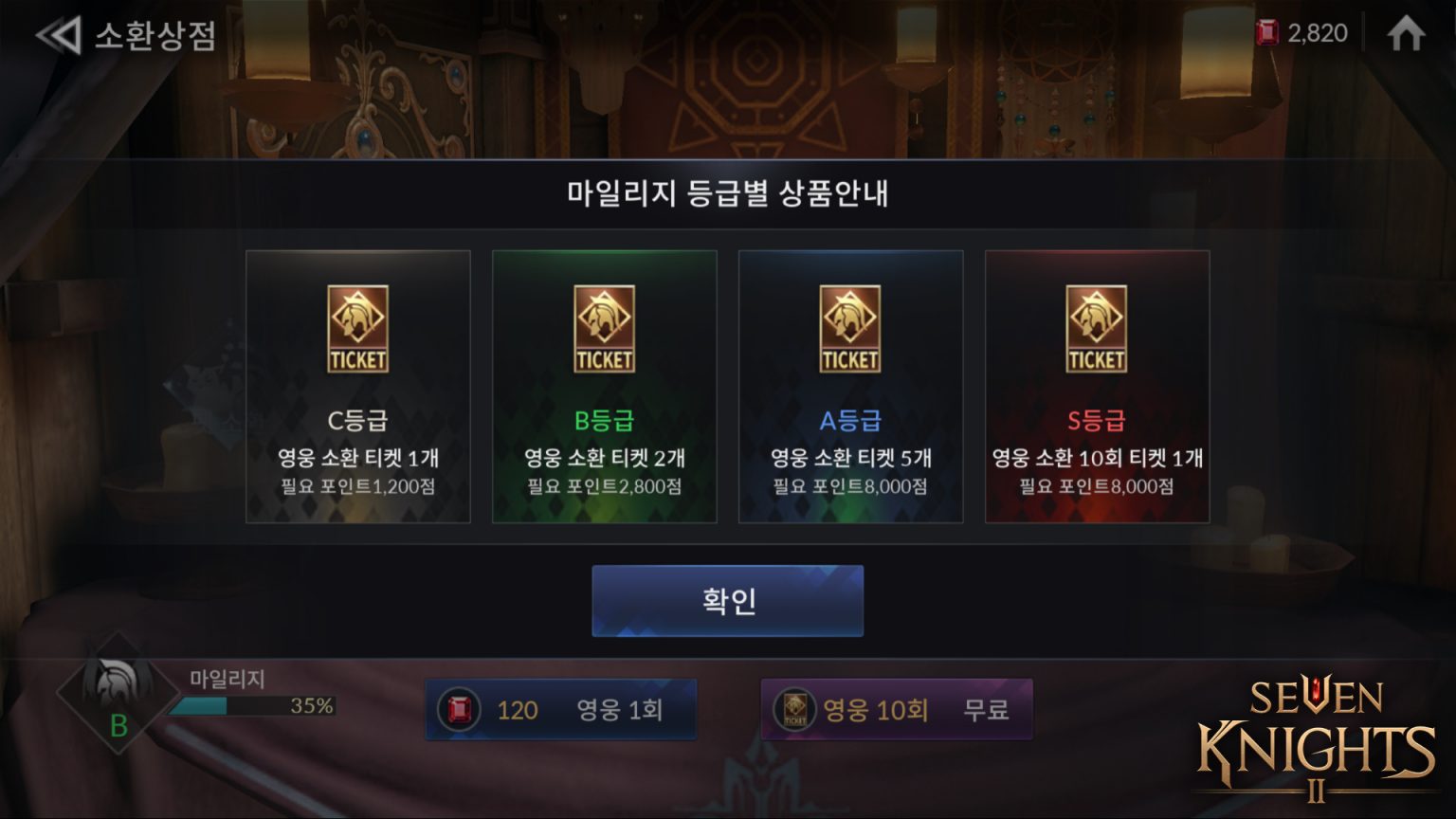Tap the A grade ticket icon
Viewport: 1456px width, 819px height.
(850, 329)
